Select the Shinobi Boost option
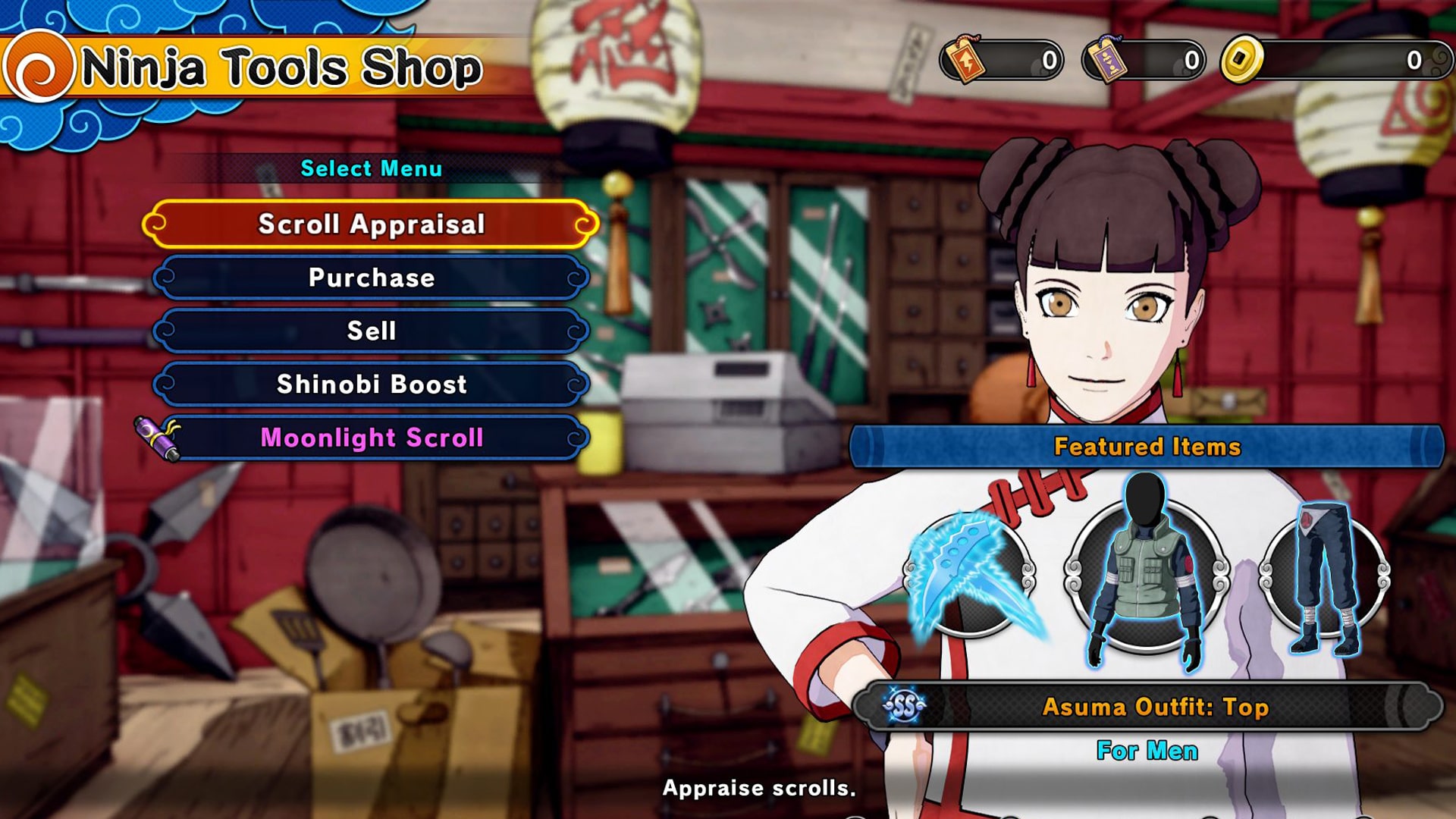 point(372,385)
